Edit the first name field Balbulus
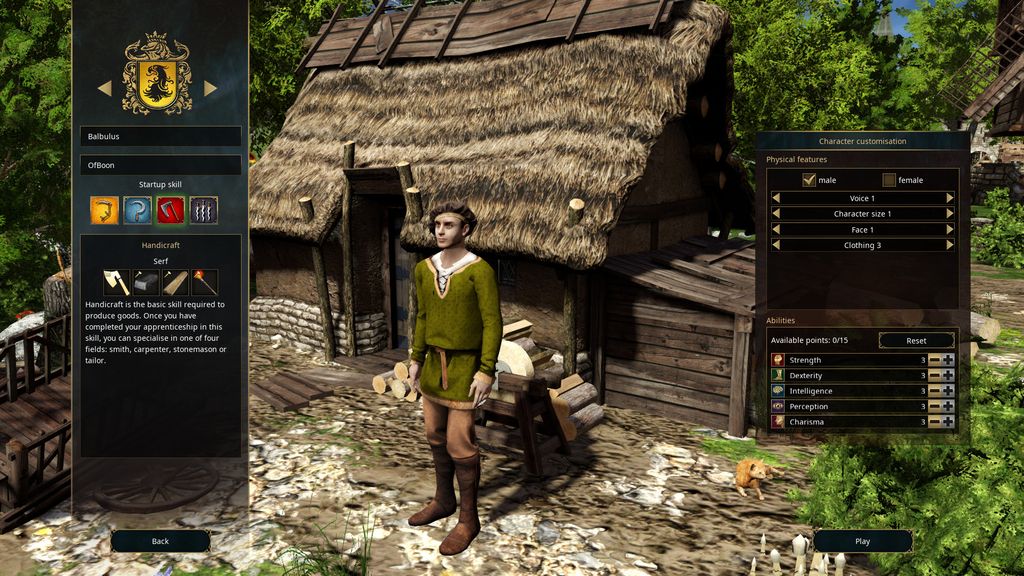1024x576 pixels. pos(161,136)
